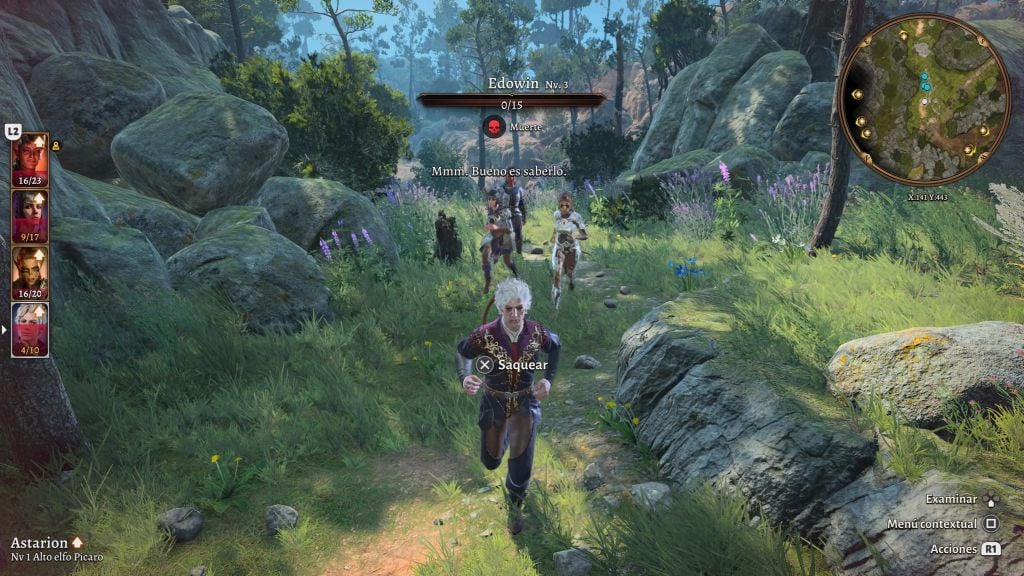Select Astarion's portrait showing 4/10 health
The image size is (1024, 576).
point(29,328)
